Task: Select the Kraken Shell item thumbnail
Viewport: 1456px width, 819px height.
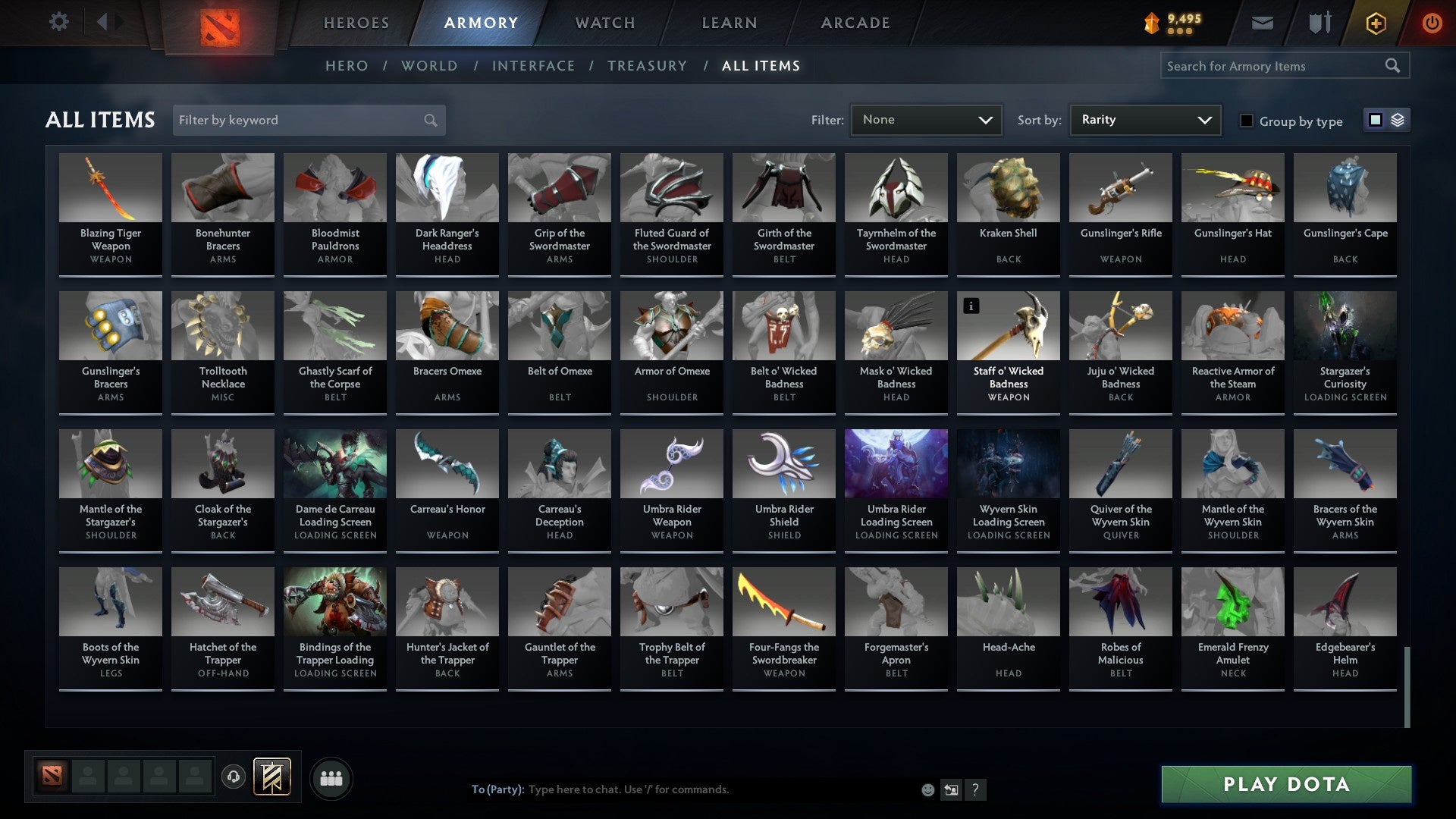Action: pyautogui.click(x=1008, y=187)
